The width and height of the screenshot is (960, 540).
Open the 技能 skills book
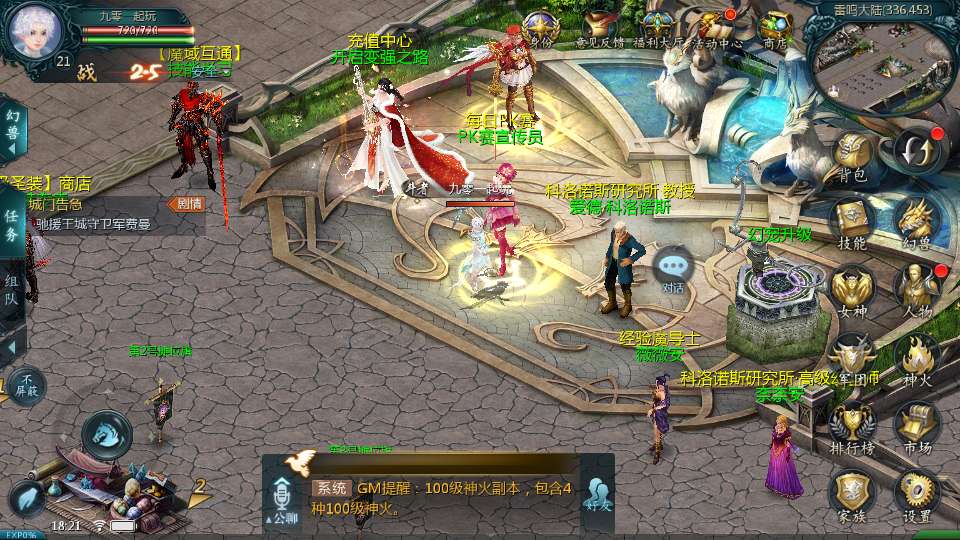tap(852, 220)
